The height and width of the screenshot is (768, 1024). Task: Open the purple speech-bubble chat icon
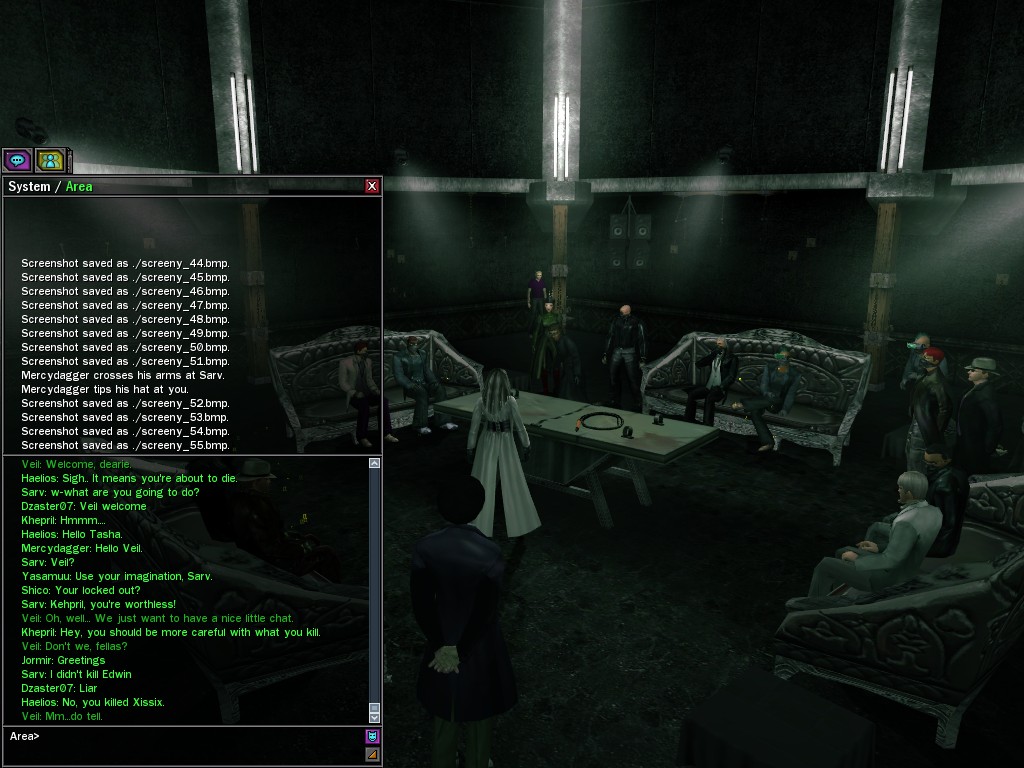tap(17, 160)
